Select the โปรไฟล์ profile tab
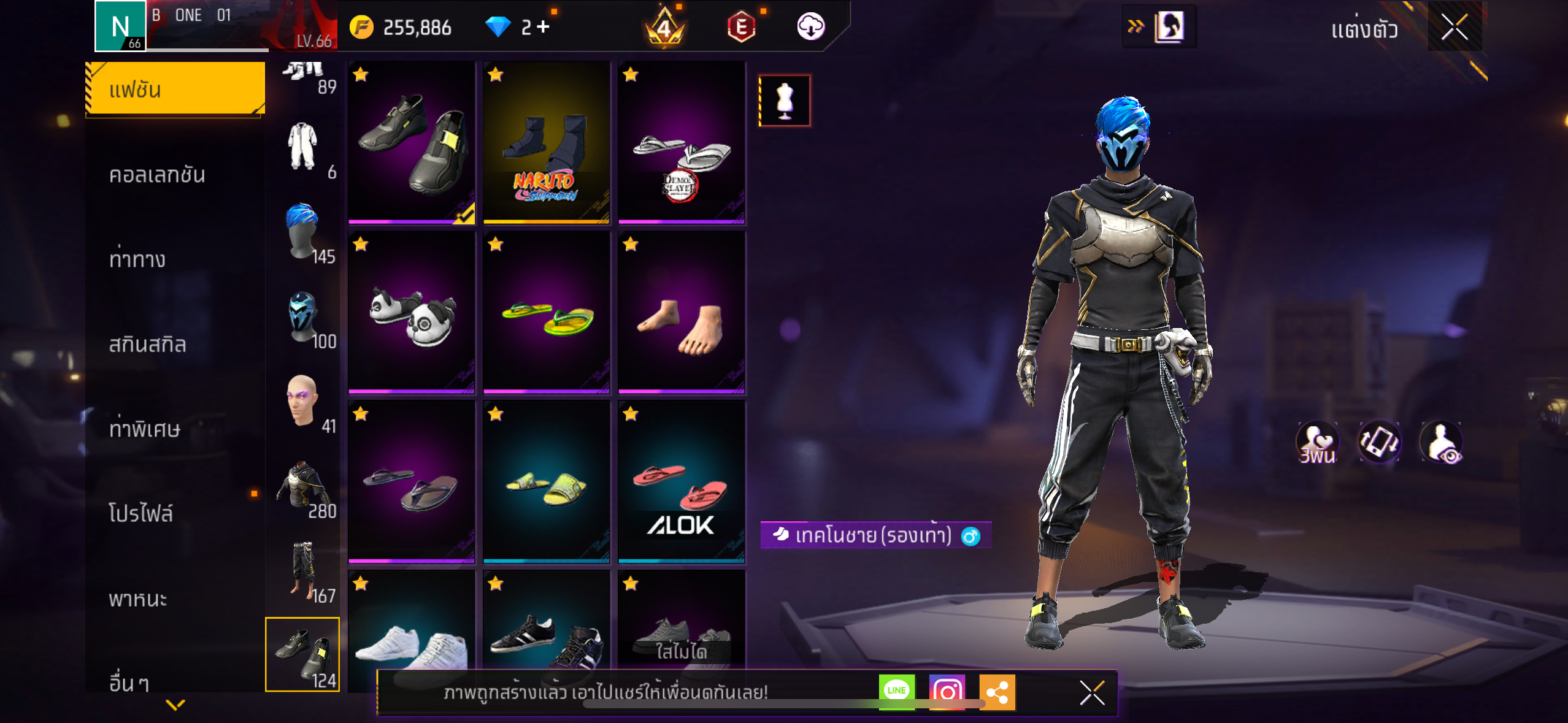The height and width of the screenshot is (723, 1568). click(x=141, y=513)
